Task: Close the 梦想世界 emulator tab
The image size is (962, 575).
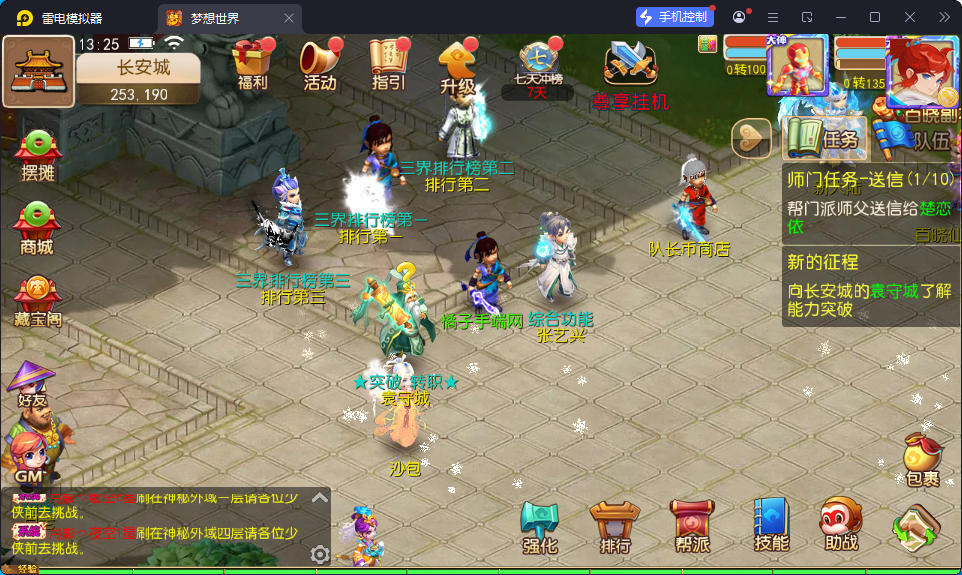Action: [x=289, y=18]
